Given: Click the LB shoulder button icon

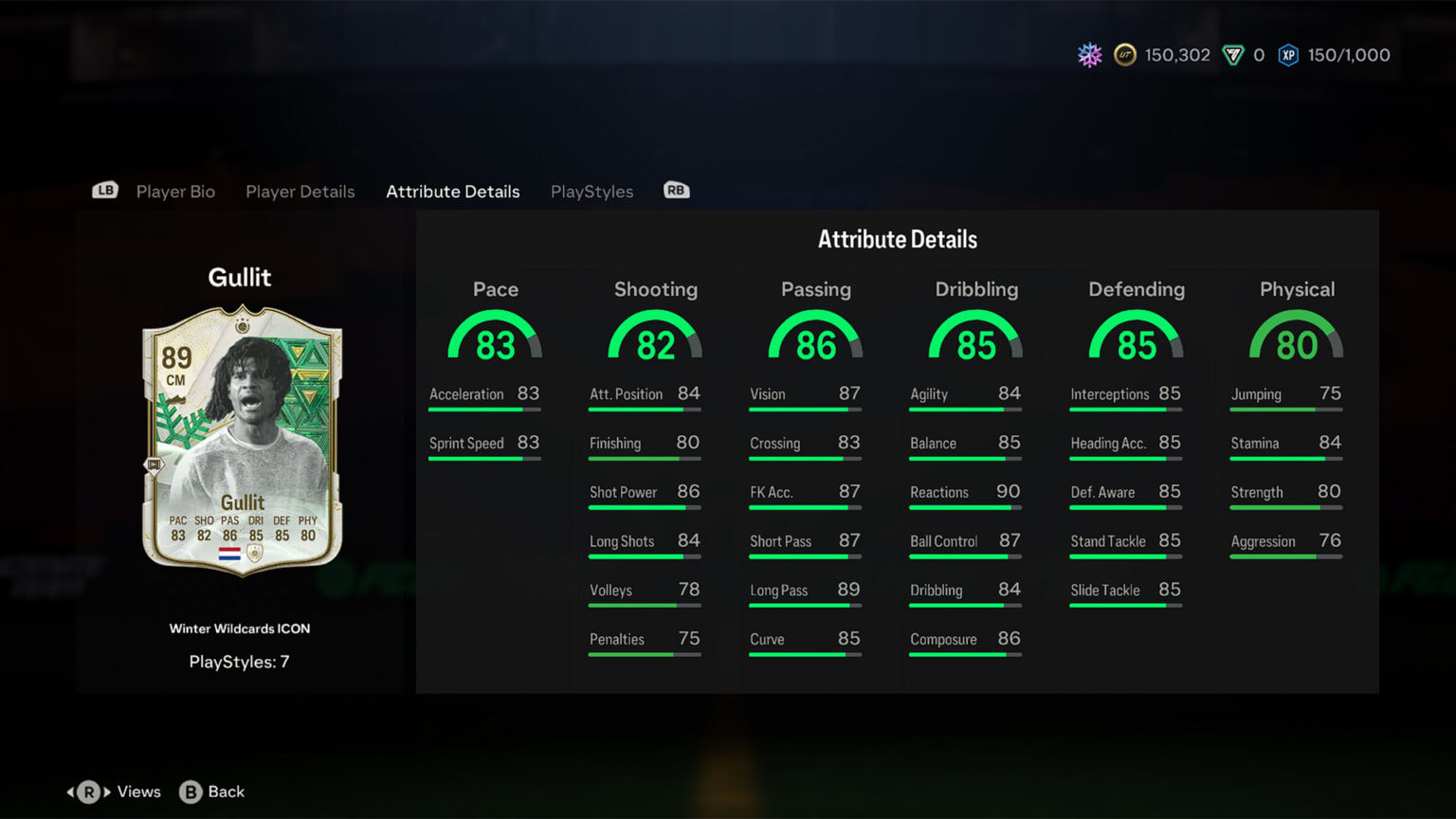Looking at the screenshot, I should 104,190.
